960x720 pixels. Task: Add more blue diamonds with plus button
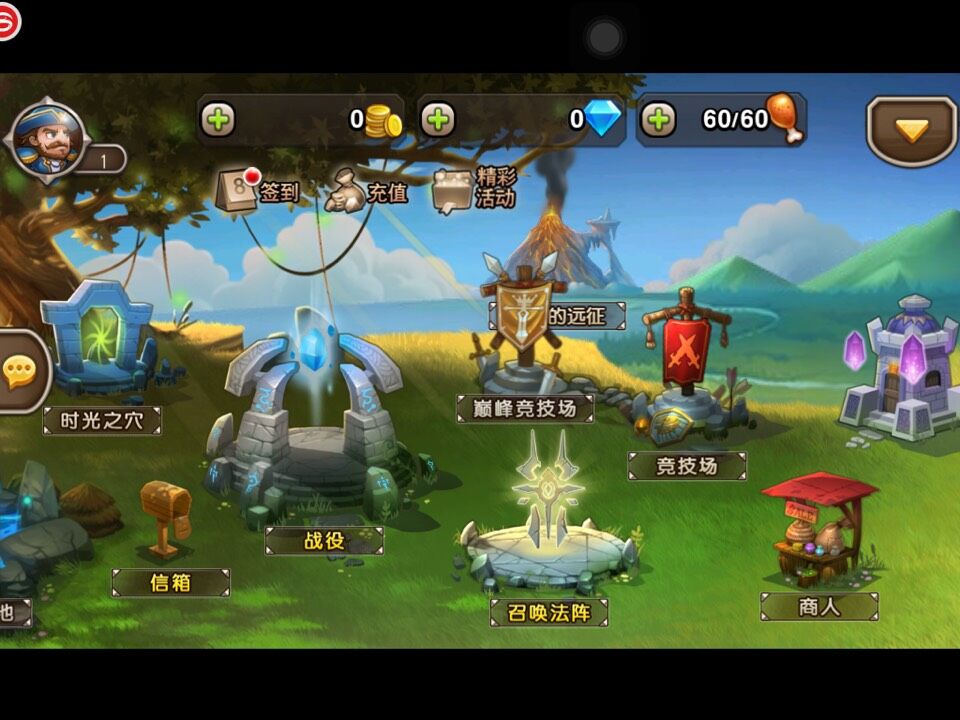(x=437, y=120)
